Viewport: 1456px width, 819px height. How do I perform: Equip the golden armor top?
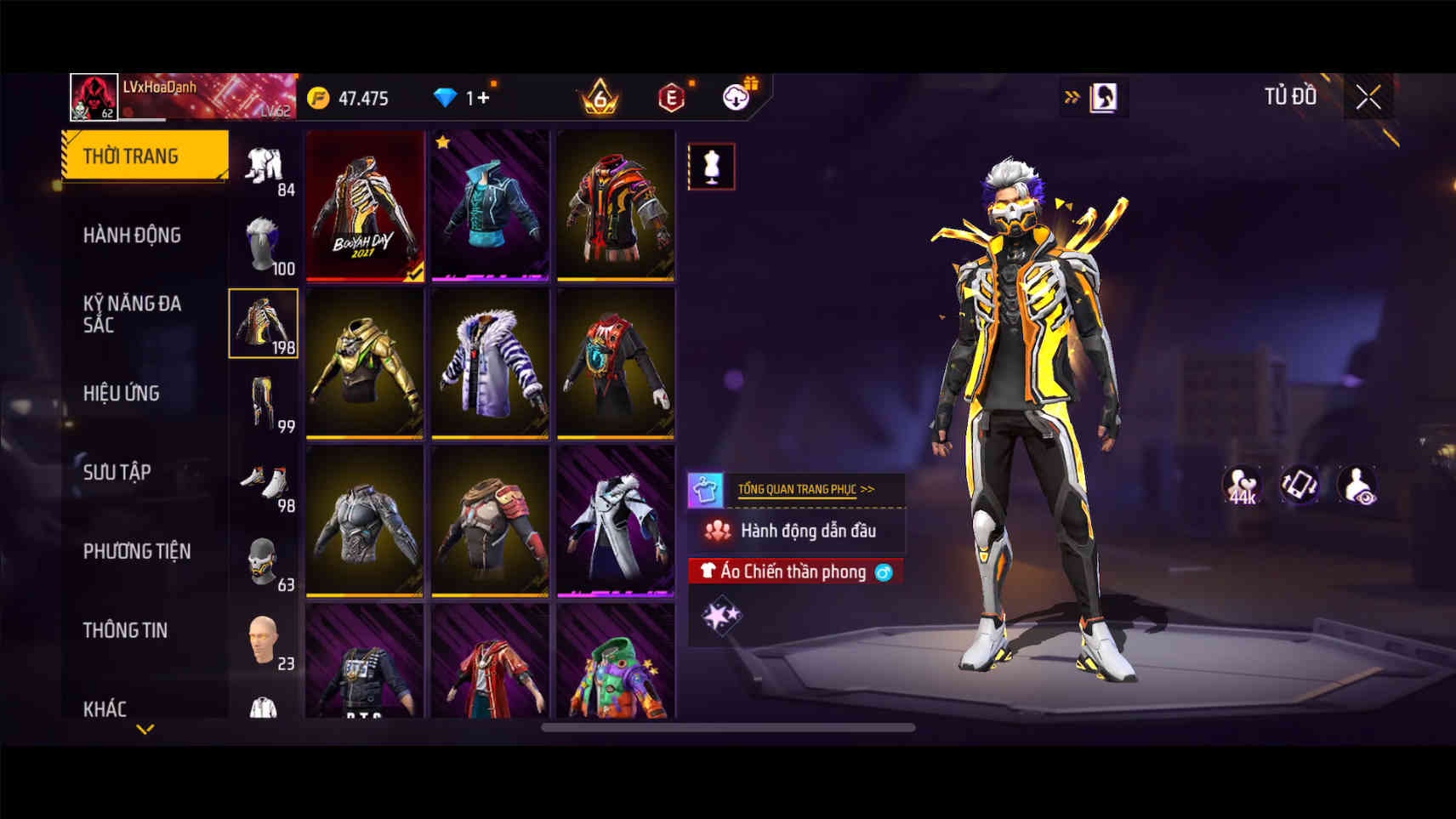365,363
